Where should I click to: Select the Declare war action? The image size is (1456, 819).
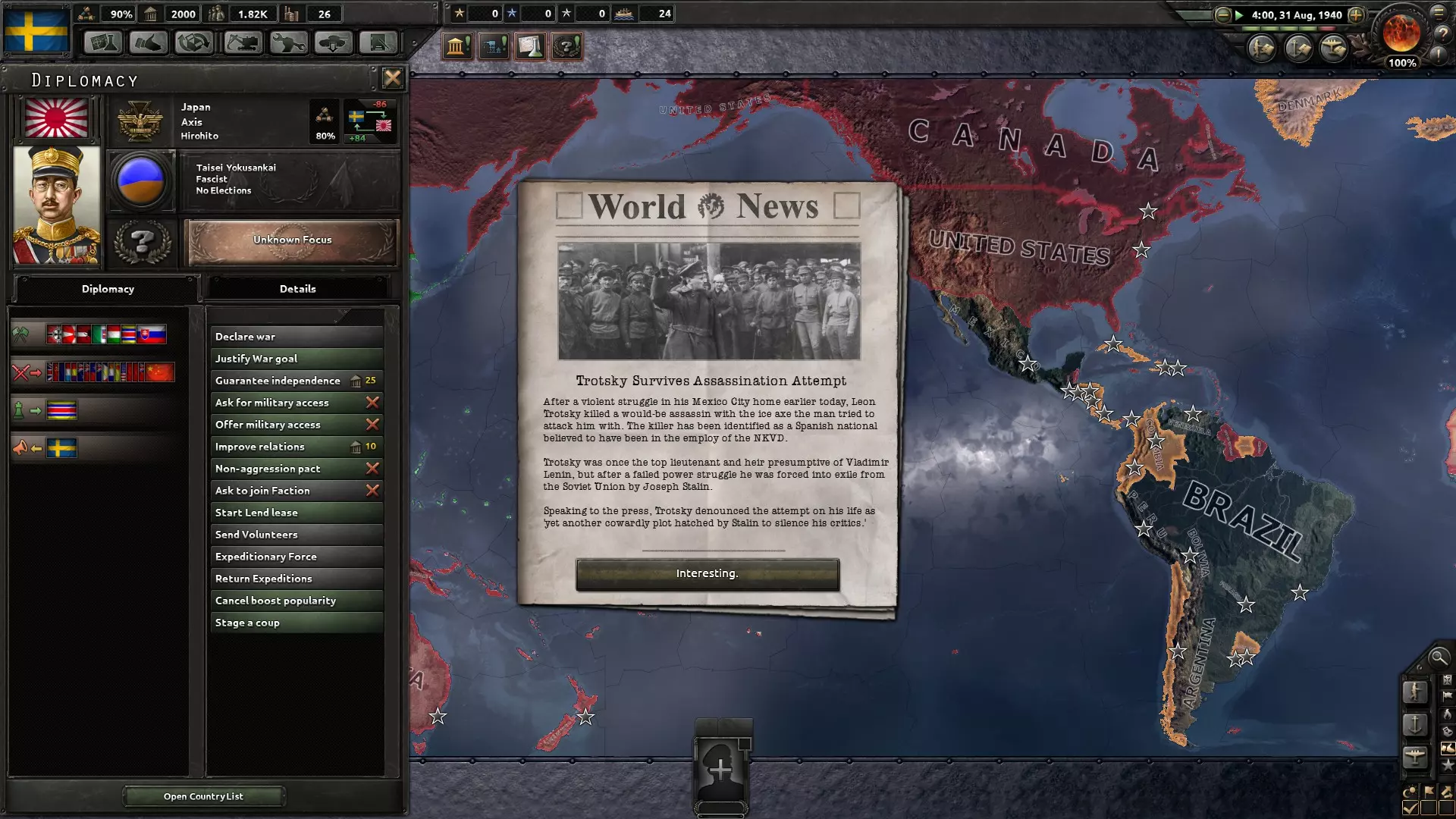pyautogui.click(x=296, y=337)
